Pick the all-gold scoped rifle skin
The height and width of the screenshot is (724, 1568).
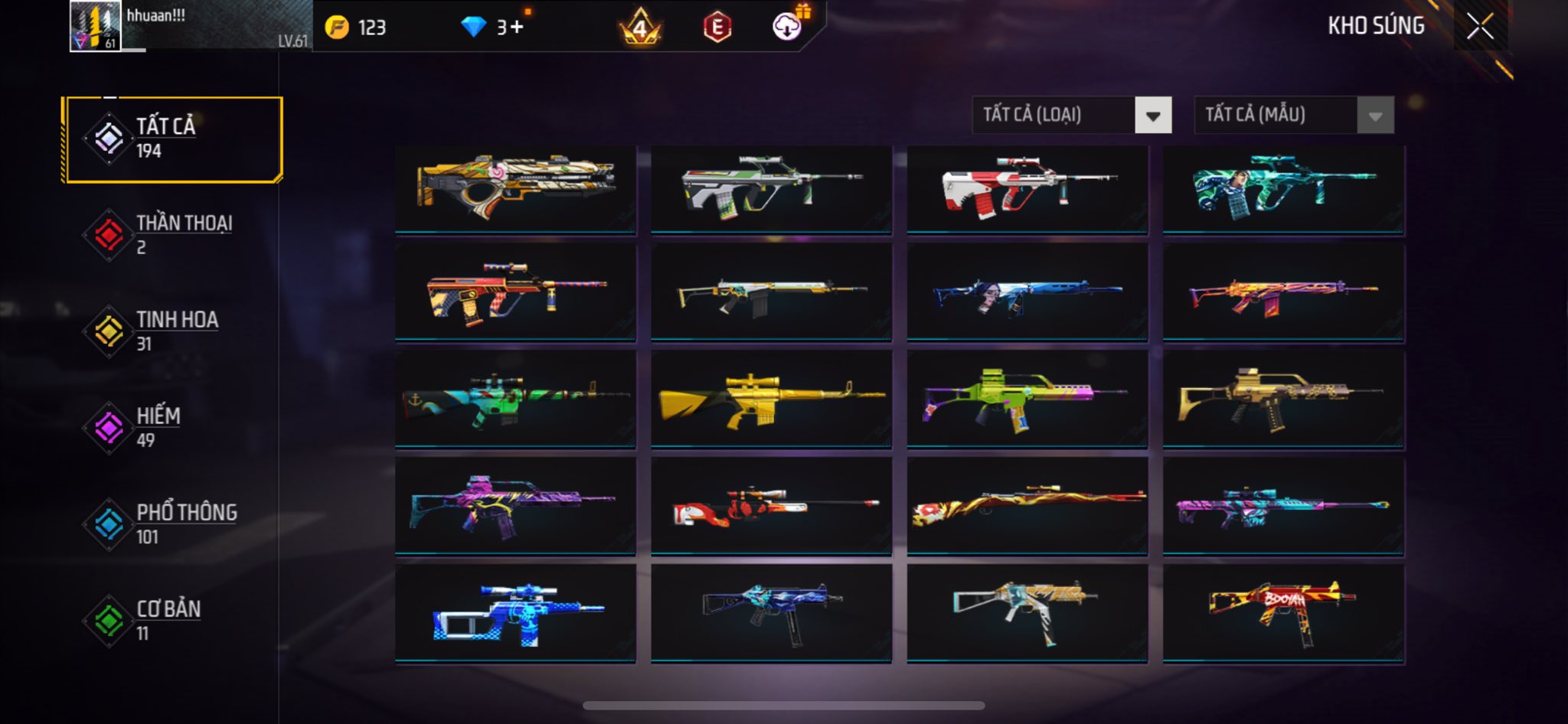point(771,399)
